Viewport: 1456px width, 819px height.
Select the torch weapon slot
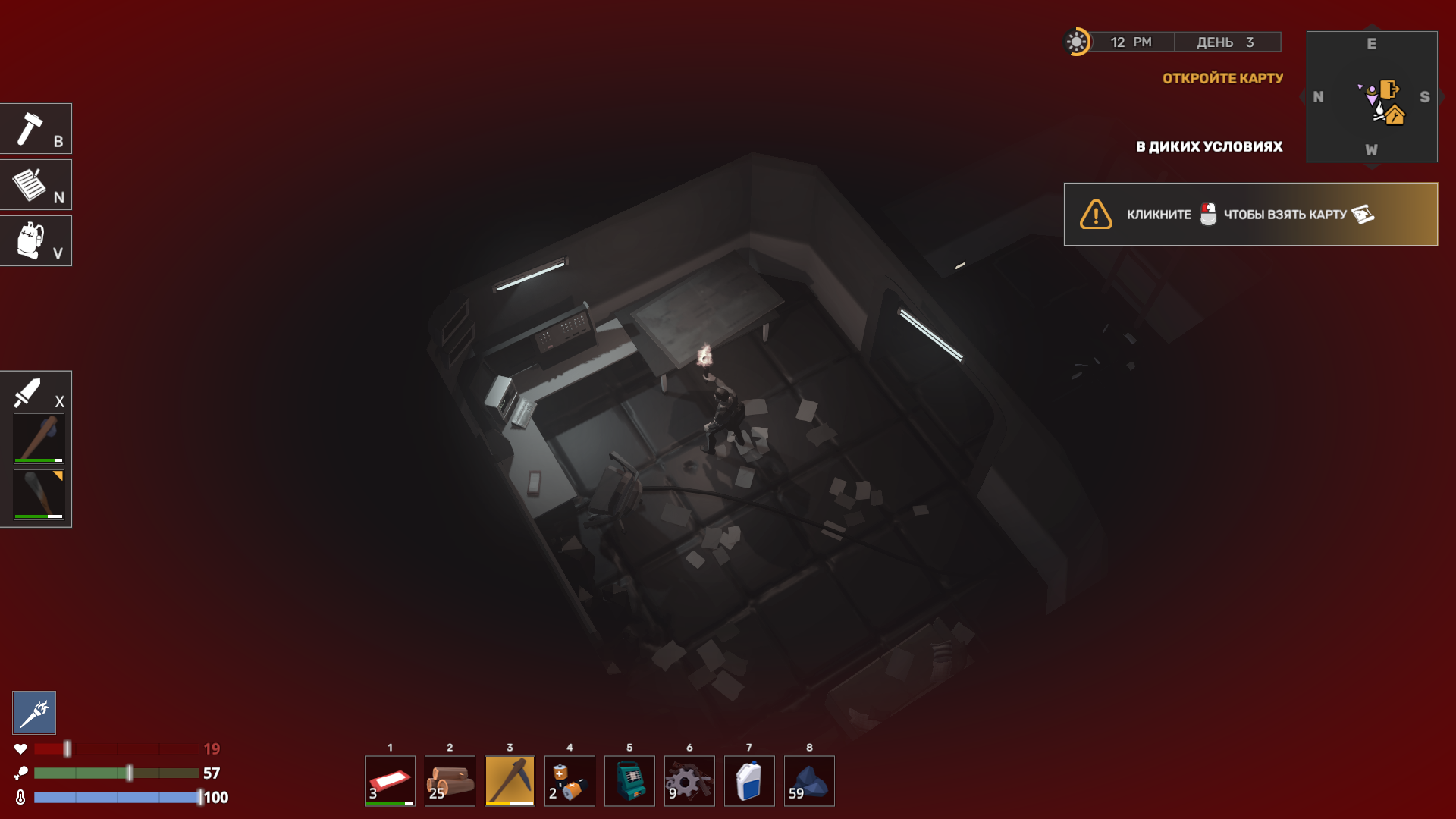click(x=39, y=494)
